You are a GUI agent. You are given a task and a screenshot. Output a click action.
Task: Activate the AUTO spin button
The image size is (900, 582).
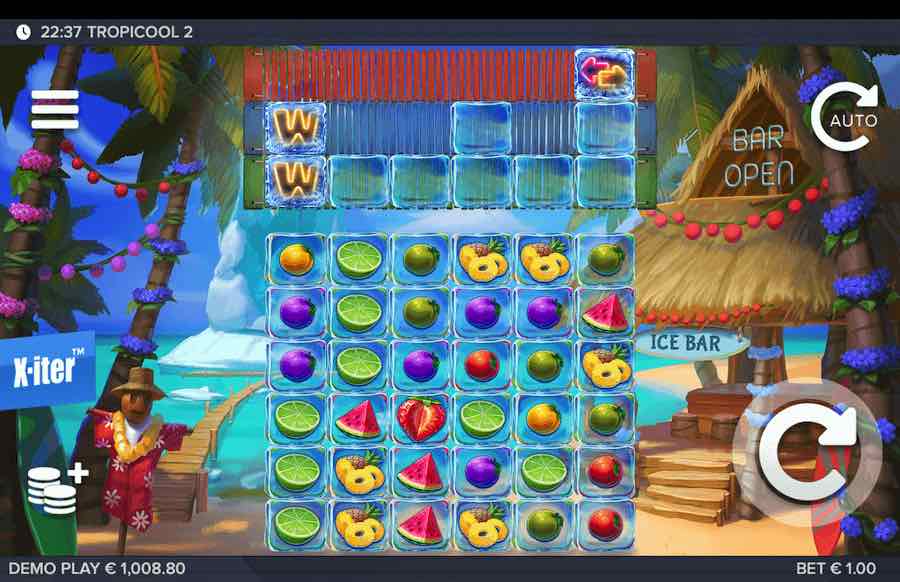click(843, 119)
